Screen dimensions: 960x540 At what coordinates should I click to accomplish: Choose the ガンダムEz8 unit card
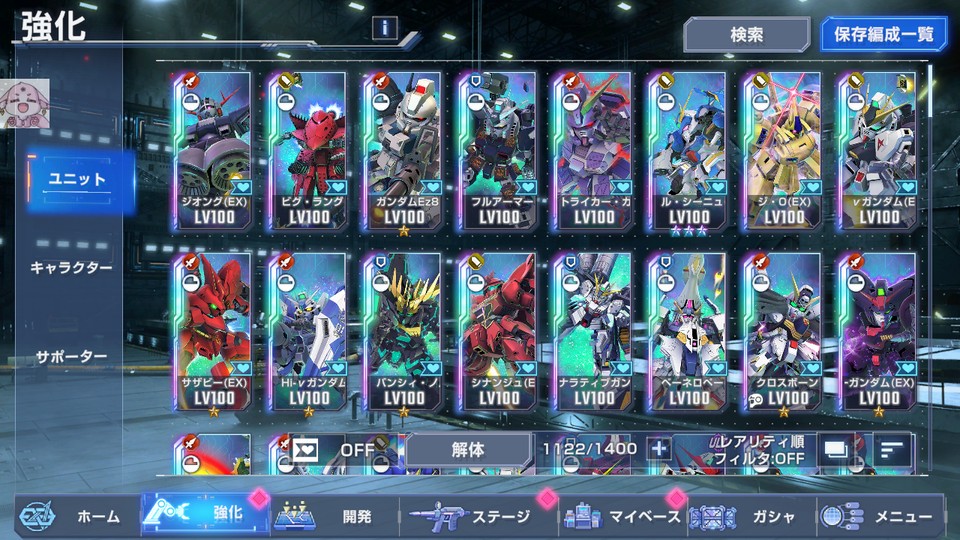coord(403,150)
